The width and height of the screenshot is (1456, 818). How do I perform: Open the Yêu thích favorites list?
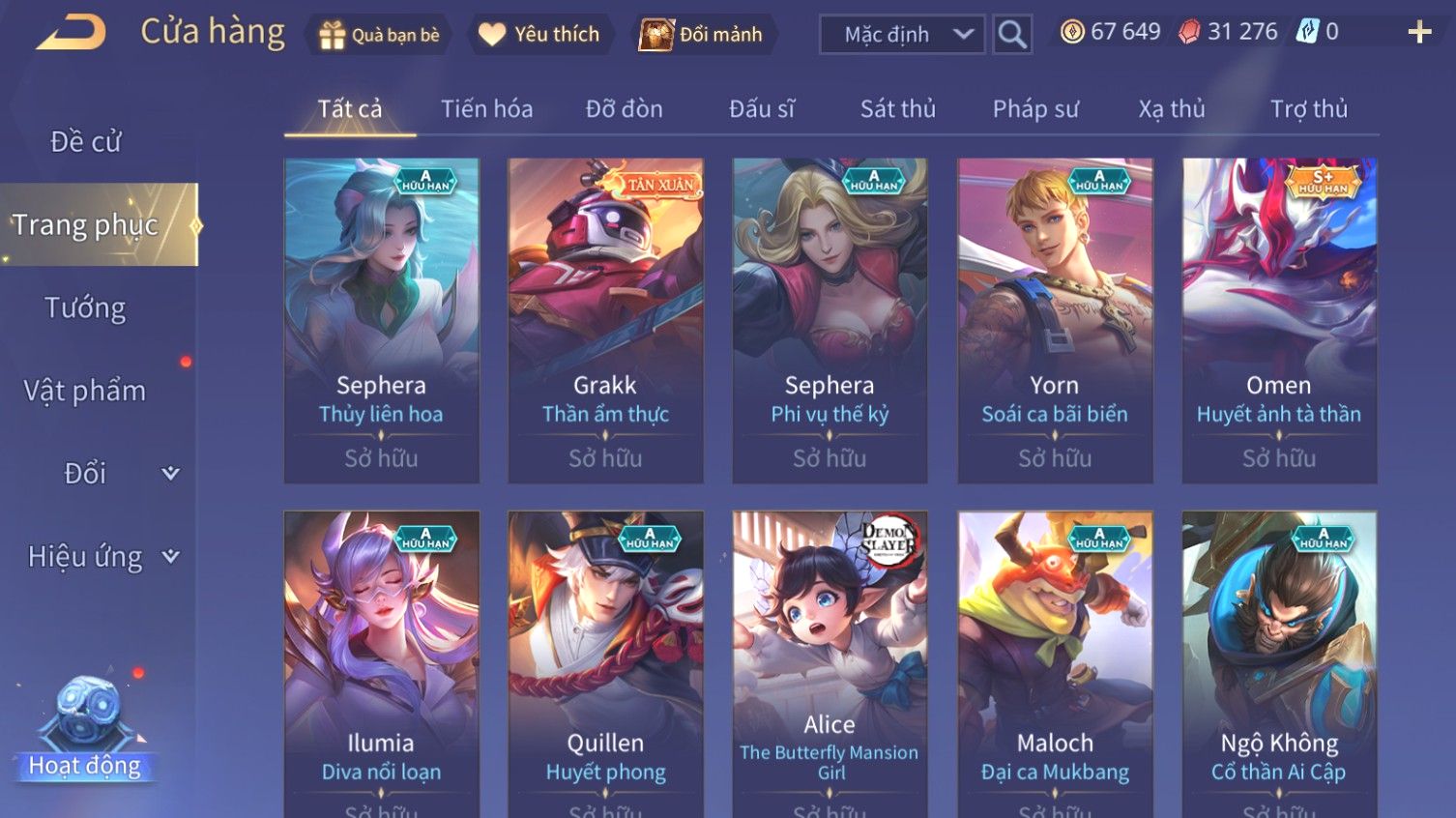[539, 35]
